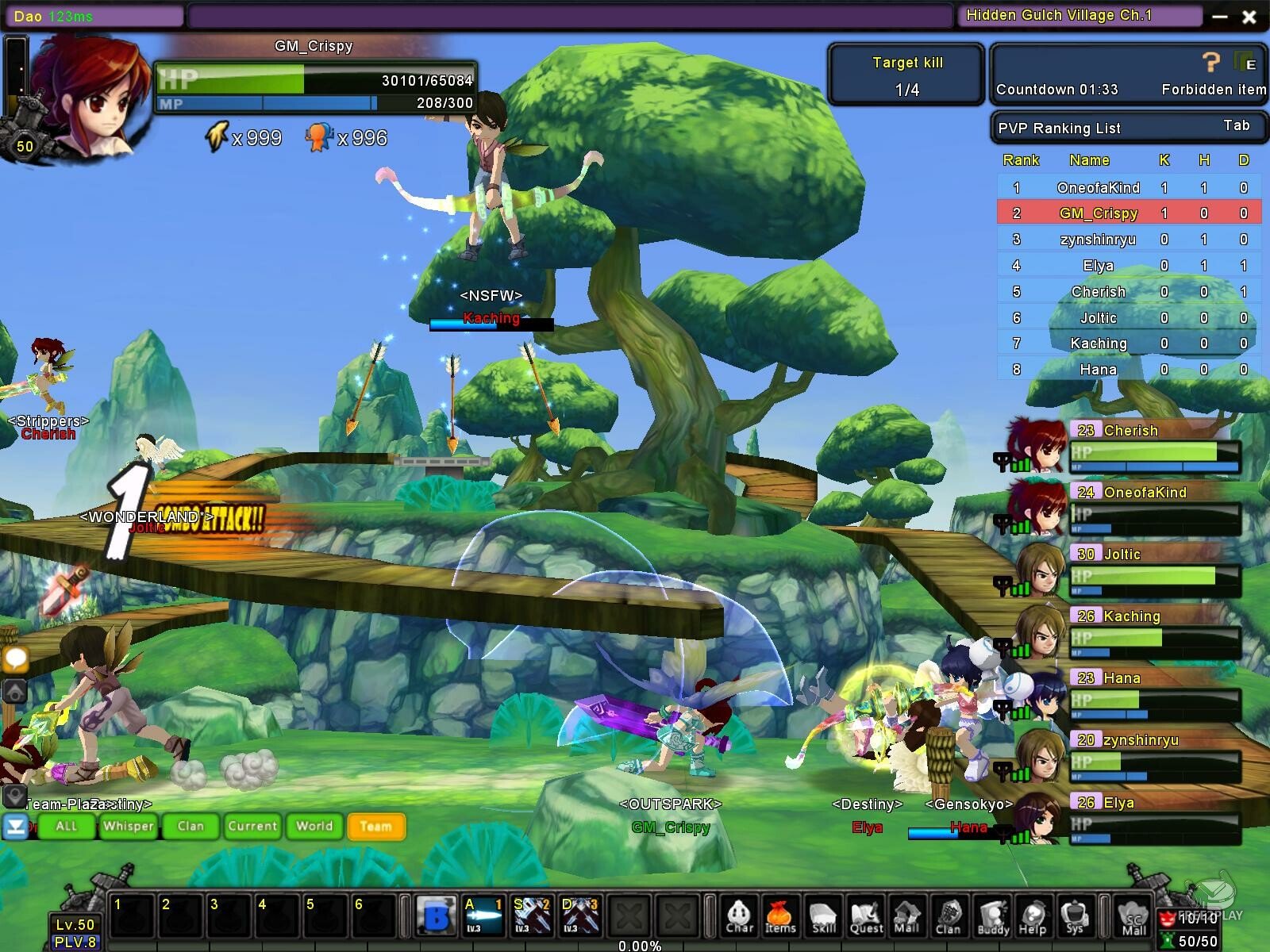Show the ALL chat channel
The width and height of the screenshot is (1270, 952).
[67, 826]
